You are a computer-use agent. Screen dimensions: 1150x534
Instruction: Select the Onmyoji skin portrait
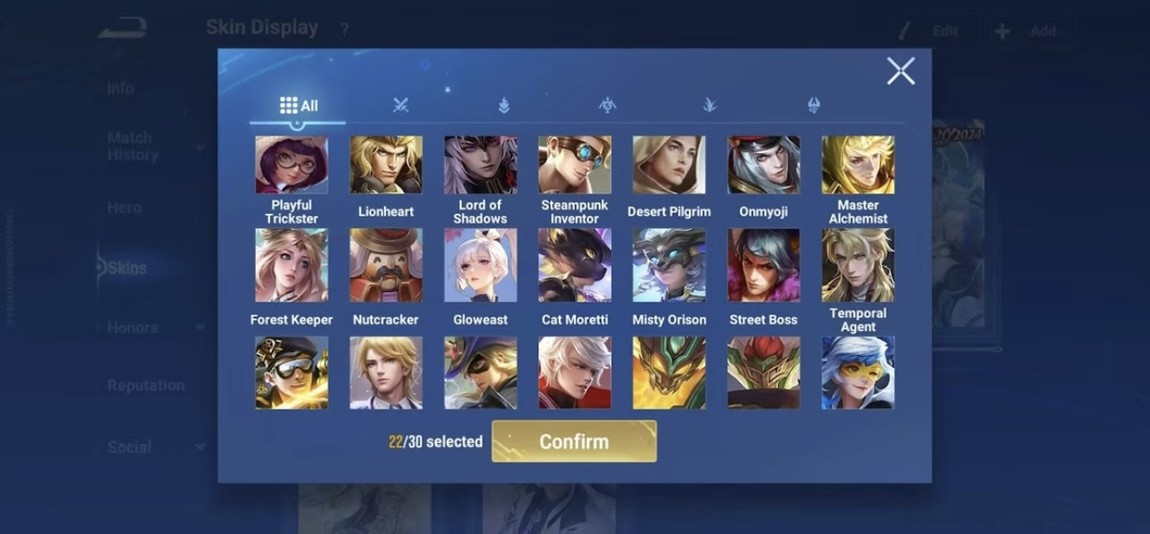(763, 165)
